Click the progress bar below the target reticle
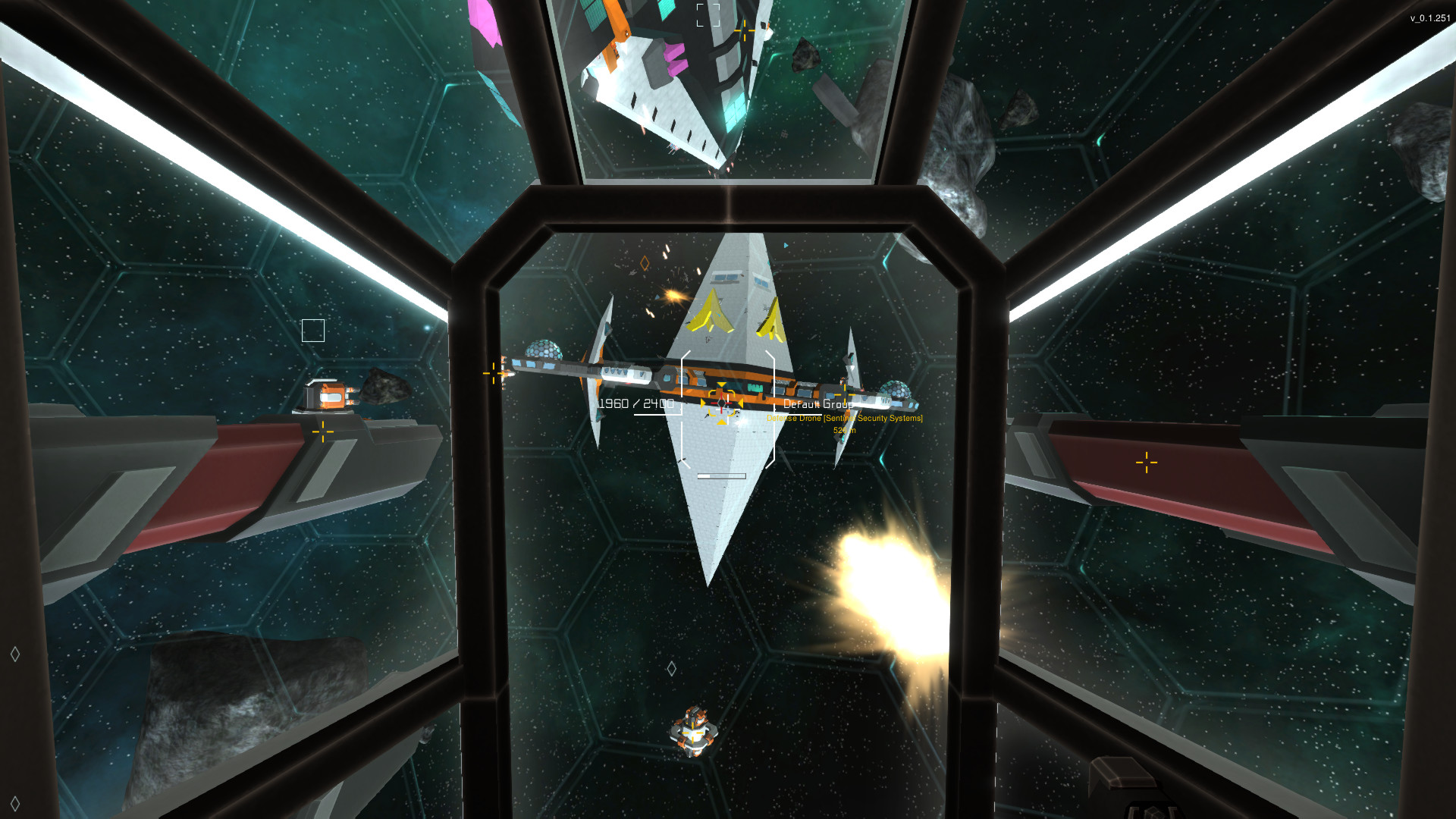 [718, 476]
